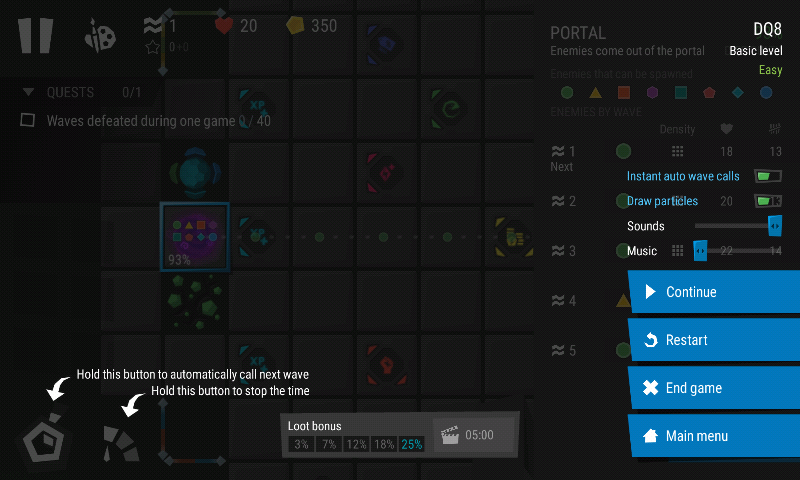800x480 pixels.
Task: Click the pause icon
Action: (35, 35)
